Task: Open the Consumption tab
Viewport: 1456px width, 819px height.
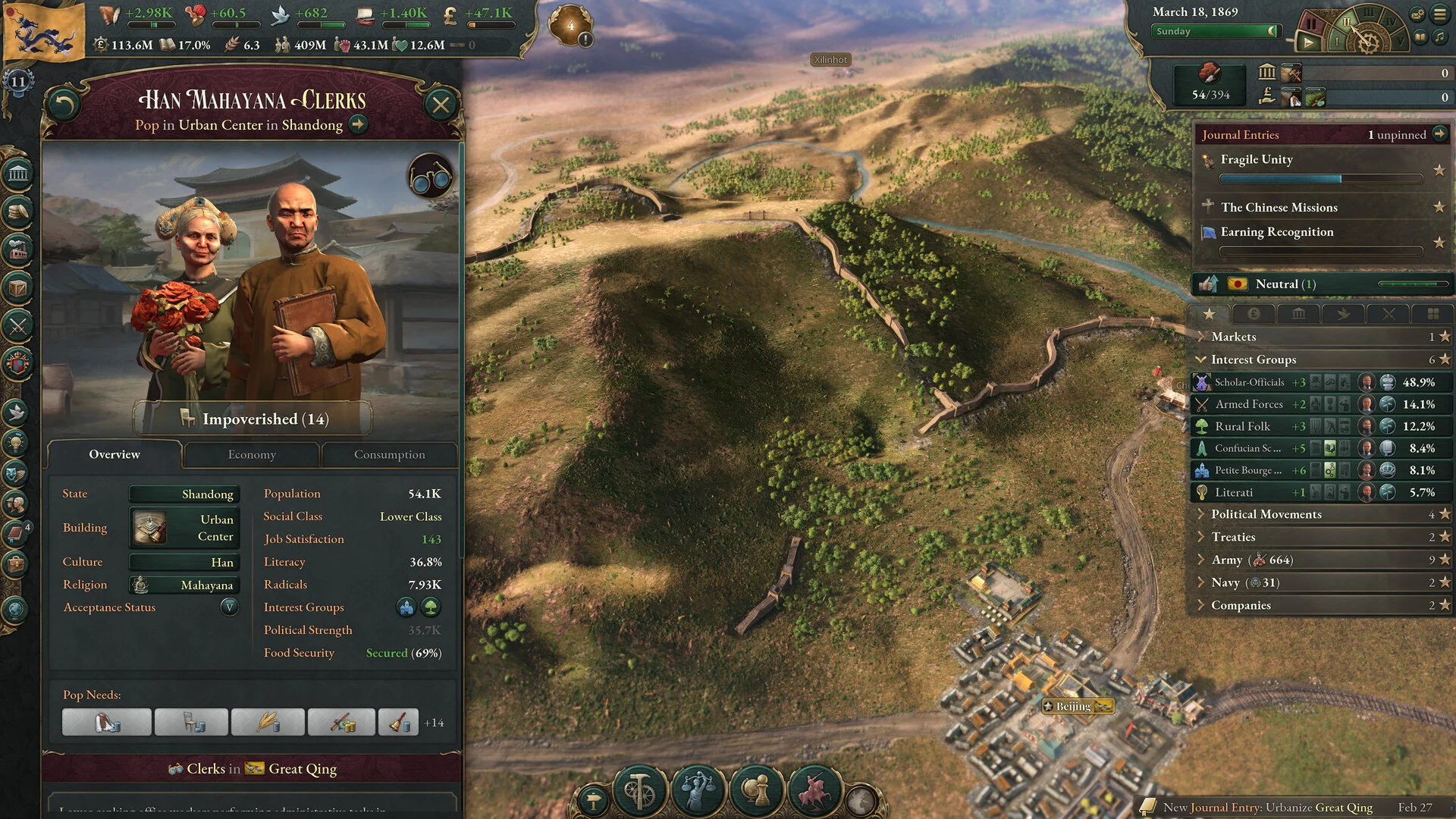Action: 389,454
